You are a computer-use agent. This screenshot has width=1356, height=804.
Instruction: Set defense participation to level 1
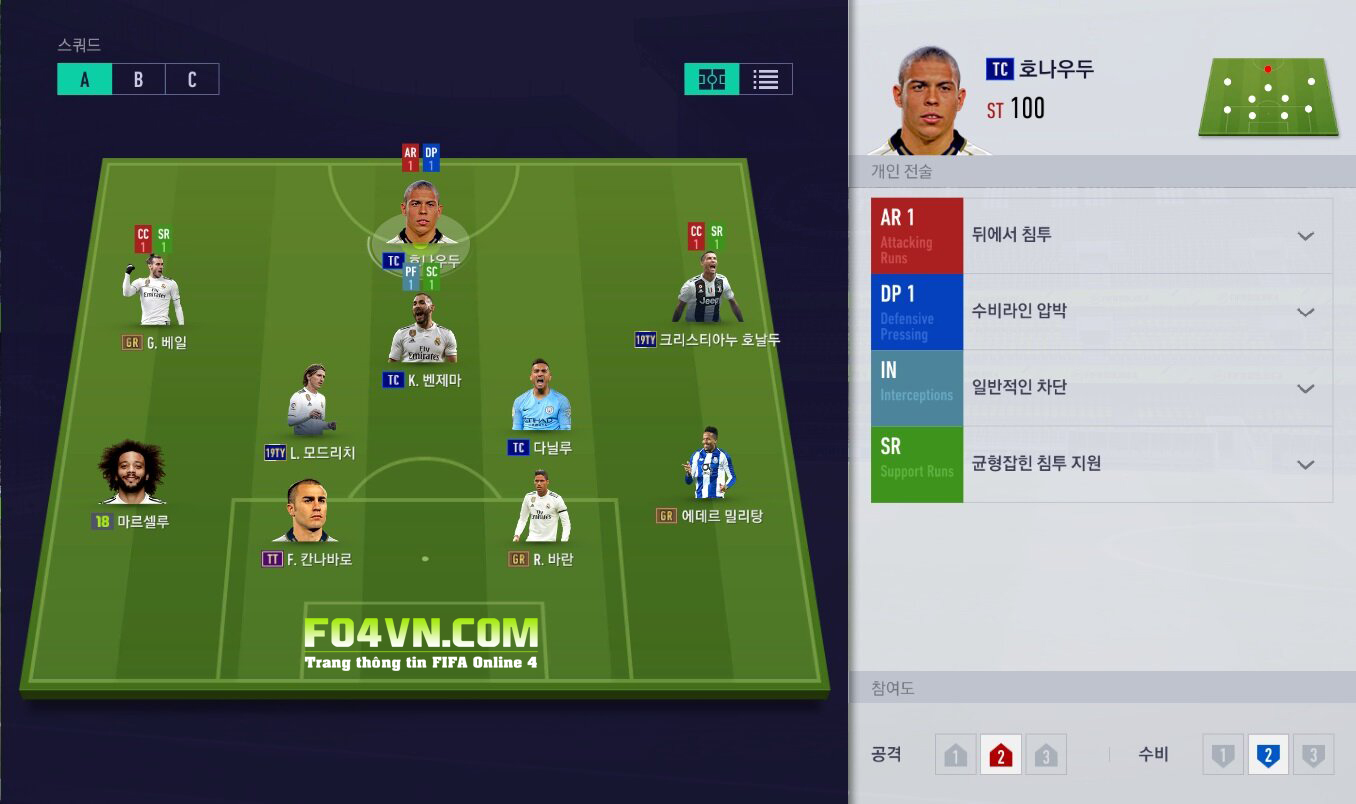coord(1223,755)
